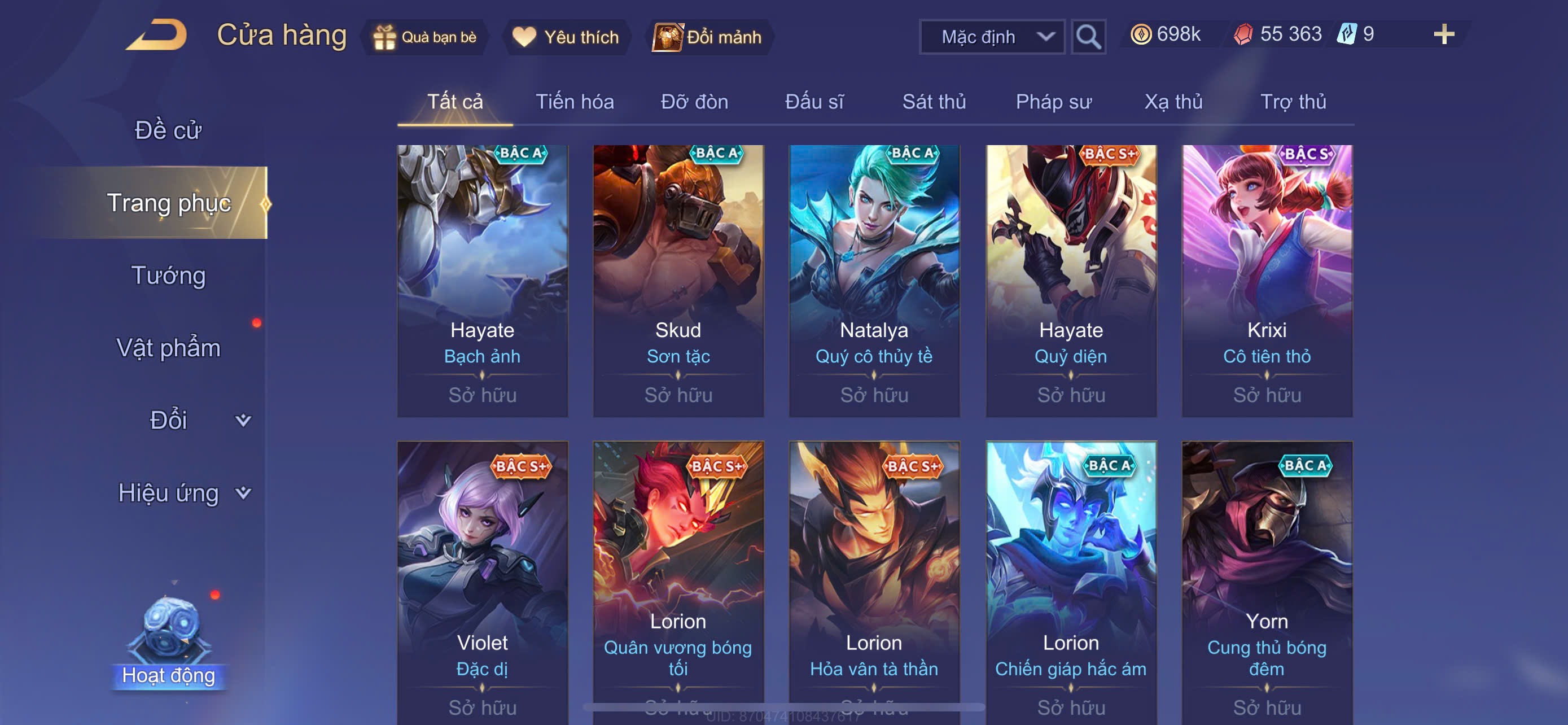Expand the Hiệu ứng menu

pos(183,492)
